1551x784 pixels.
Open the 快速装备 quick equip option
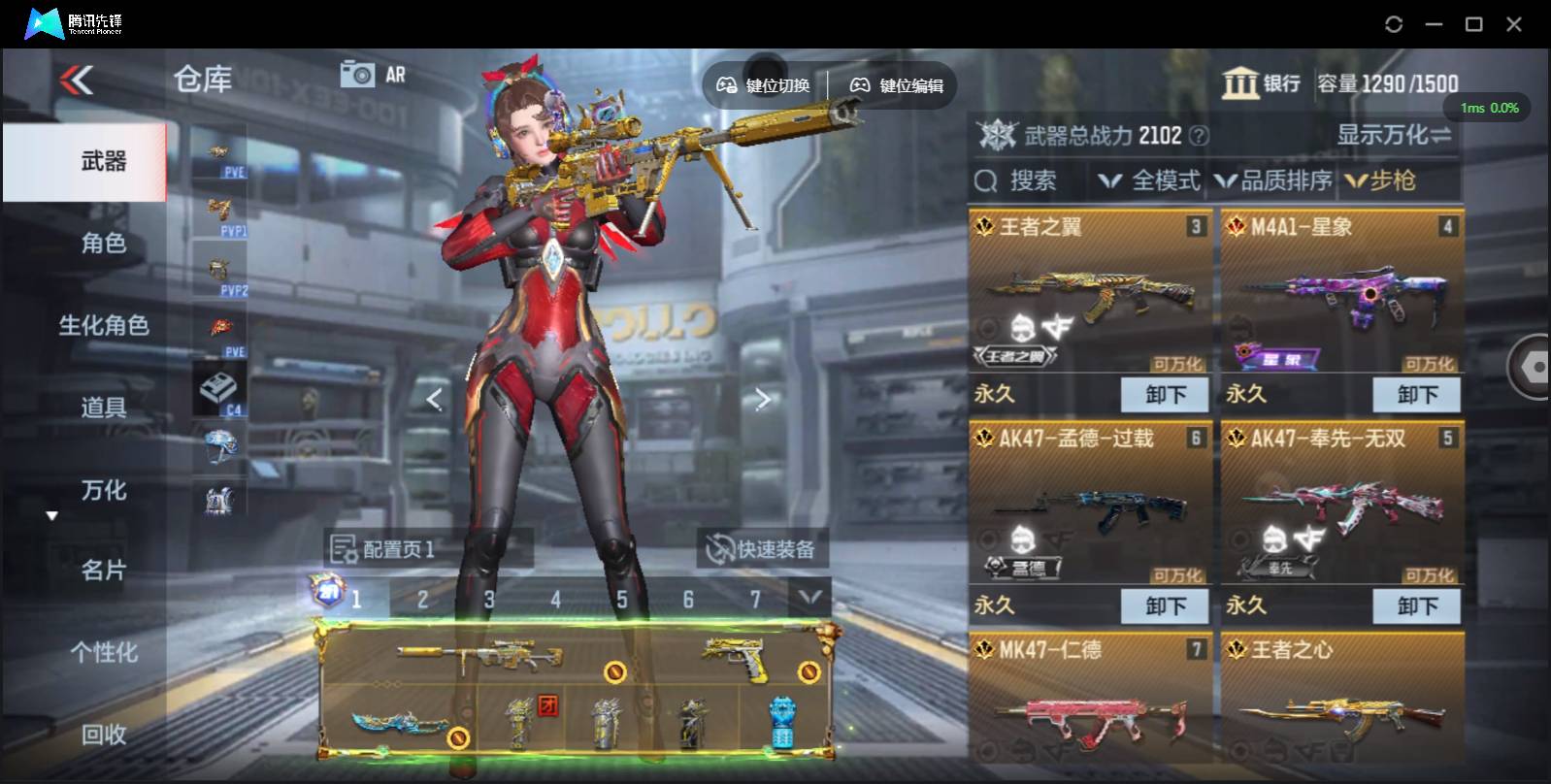(x=761, y=550)
